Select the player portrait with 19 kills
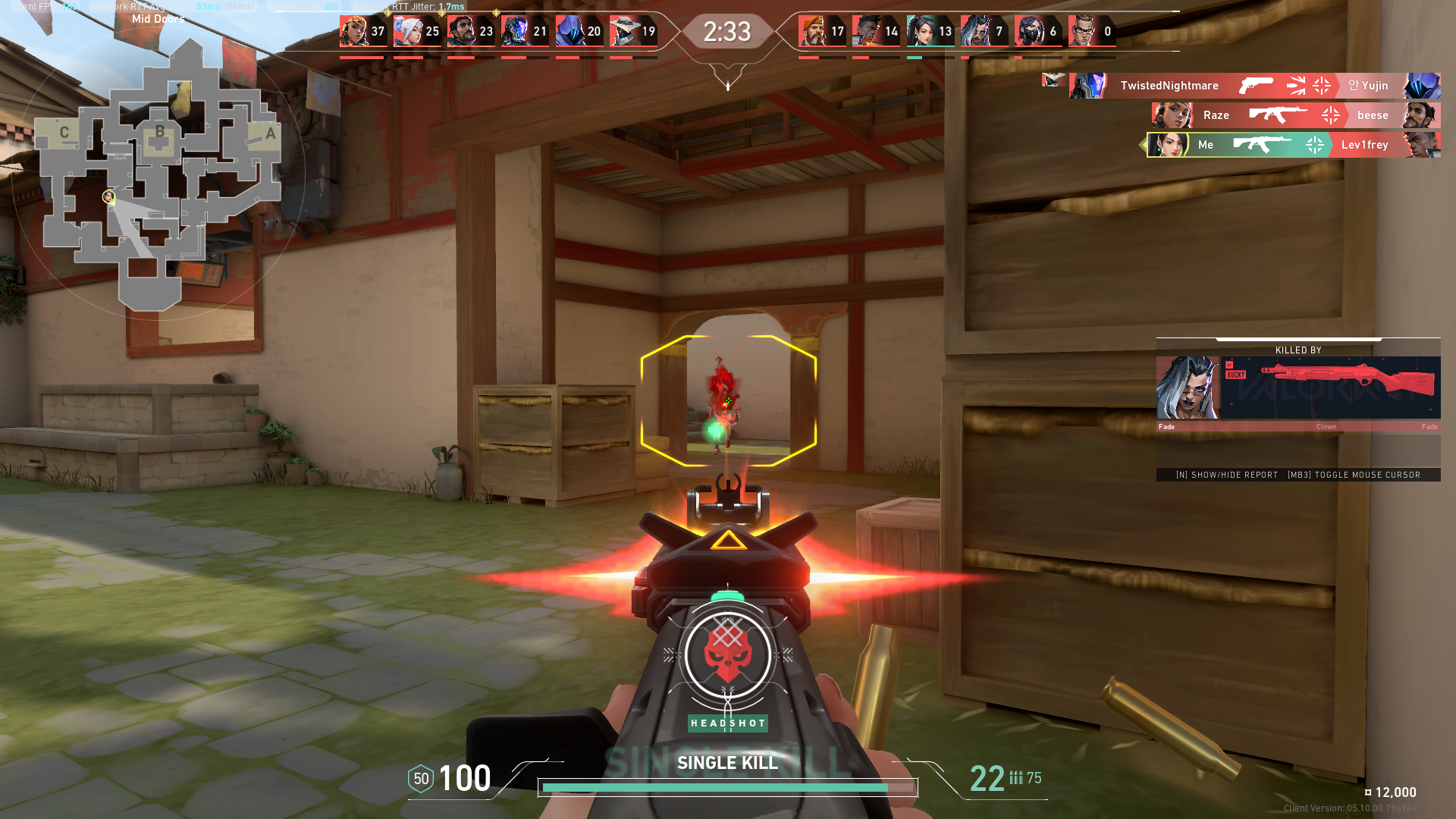 [623, 32]
